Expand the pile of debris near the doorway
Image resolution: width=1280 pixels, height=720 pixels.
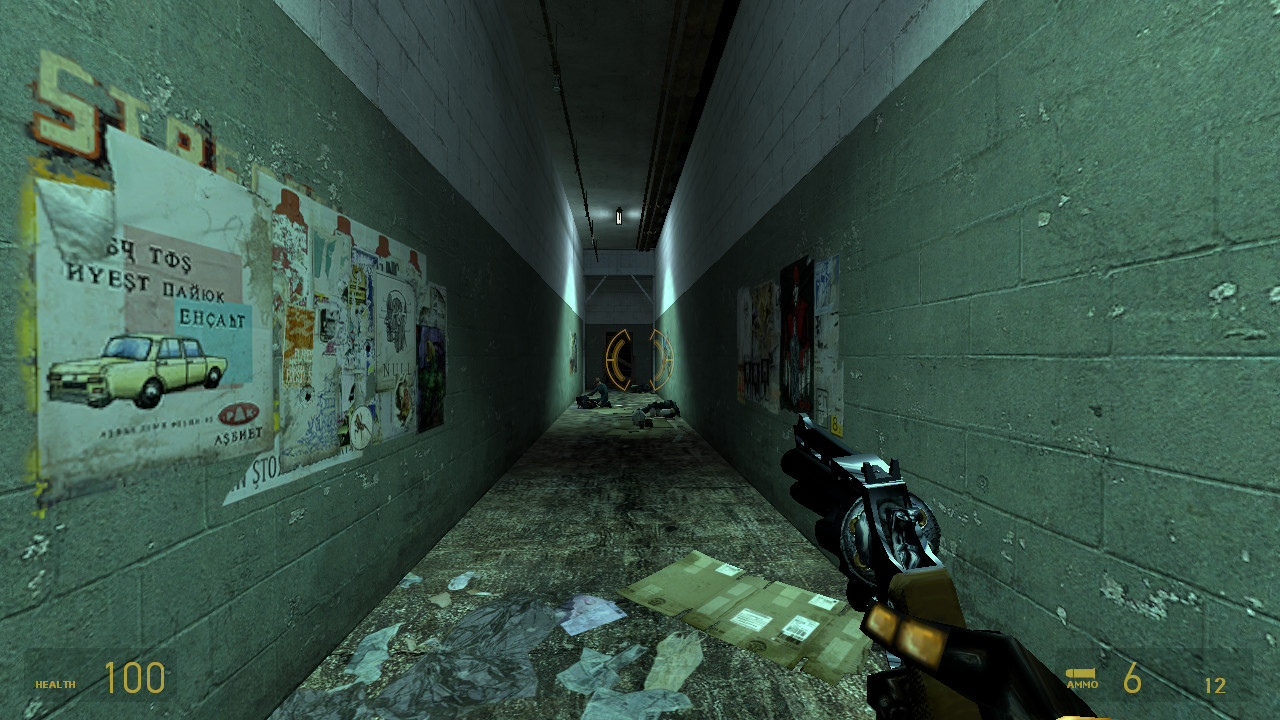point(638,387)
